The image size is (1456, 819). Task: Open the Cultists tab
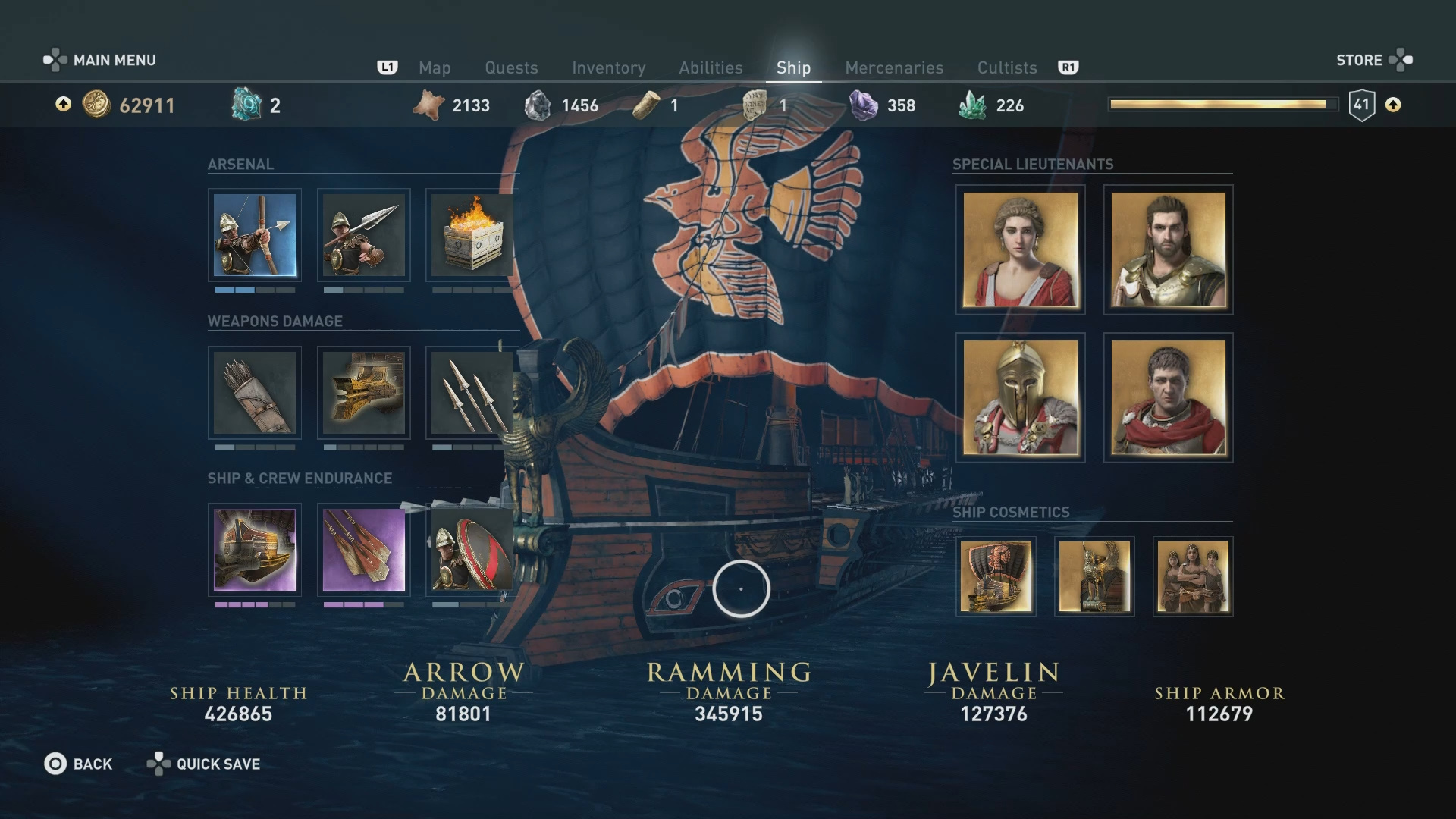[x=1007, y=67]
